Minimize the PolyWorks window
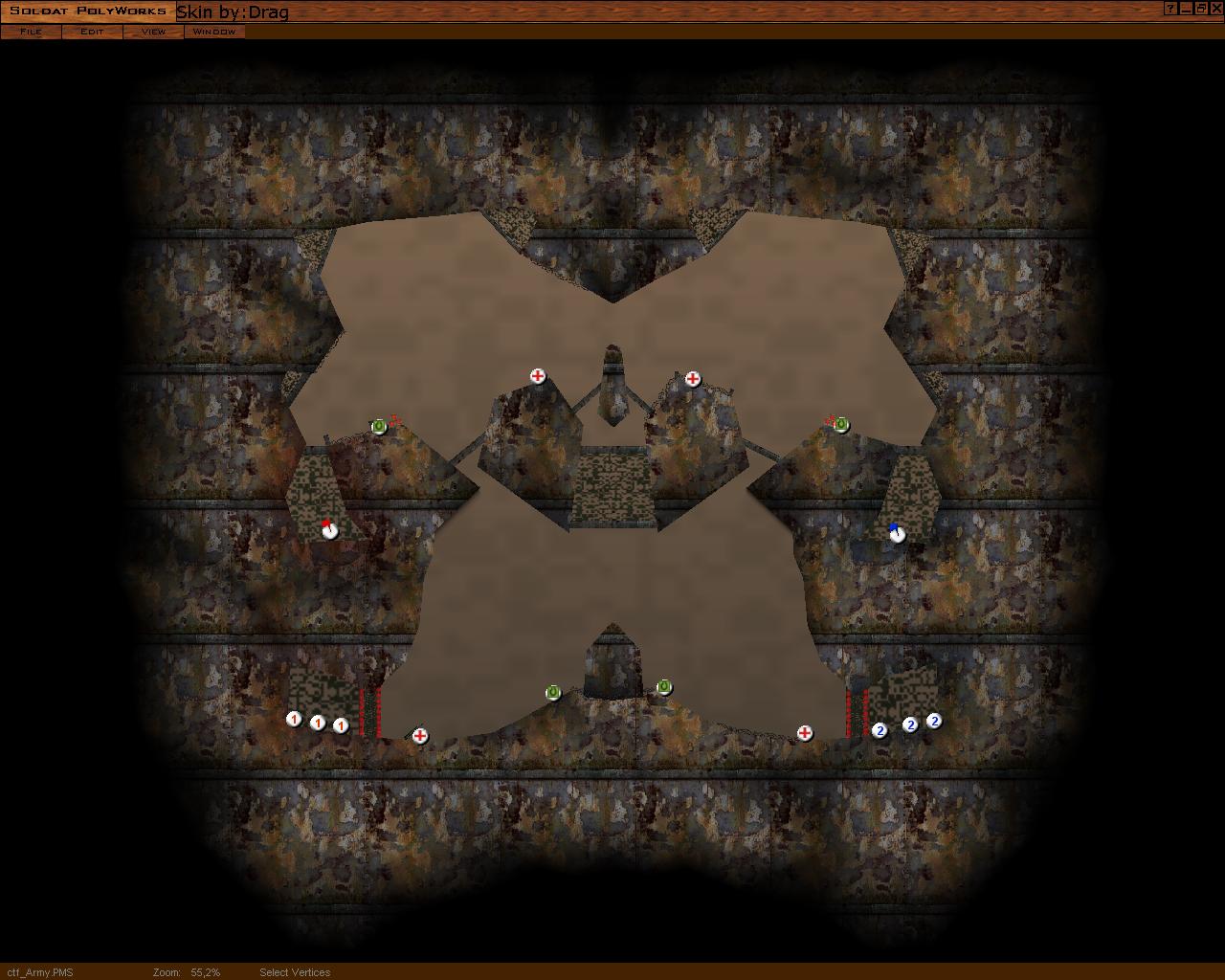The height and width of the screenshot is (980, 1225). tap(1186, 9)
